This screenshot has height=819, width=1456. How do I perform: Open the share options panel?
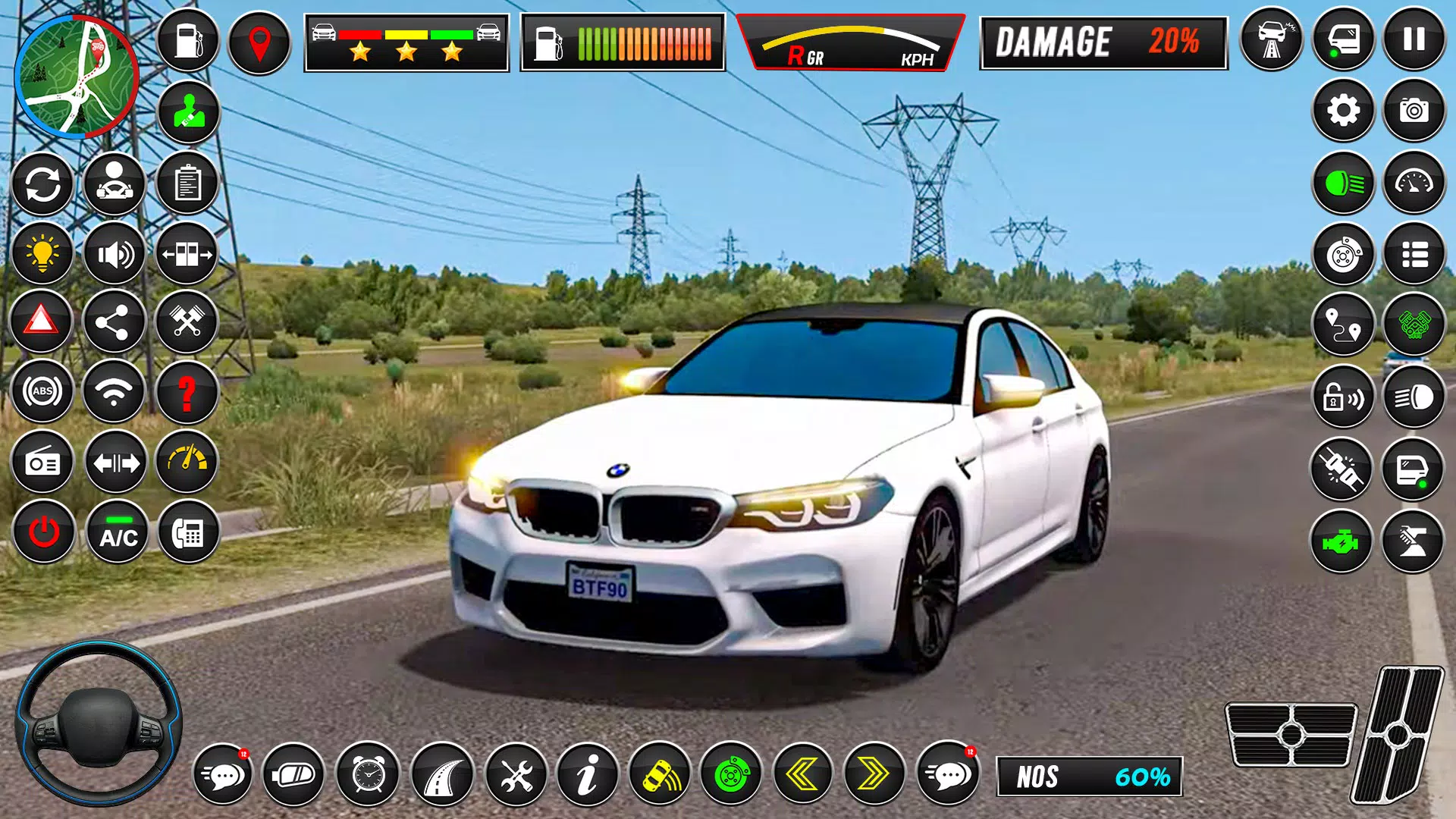(x=115, y=322)
